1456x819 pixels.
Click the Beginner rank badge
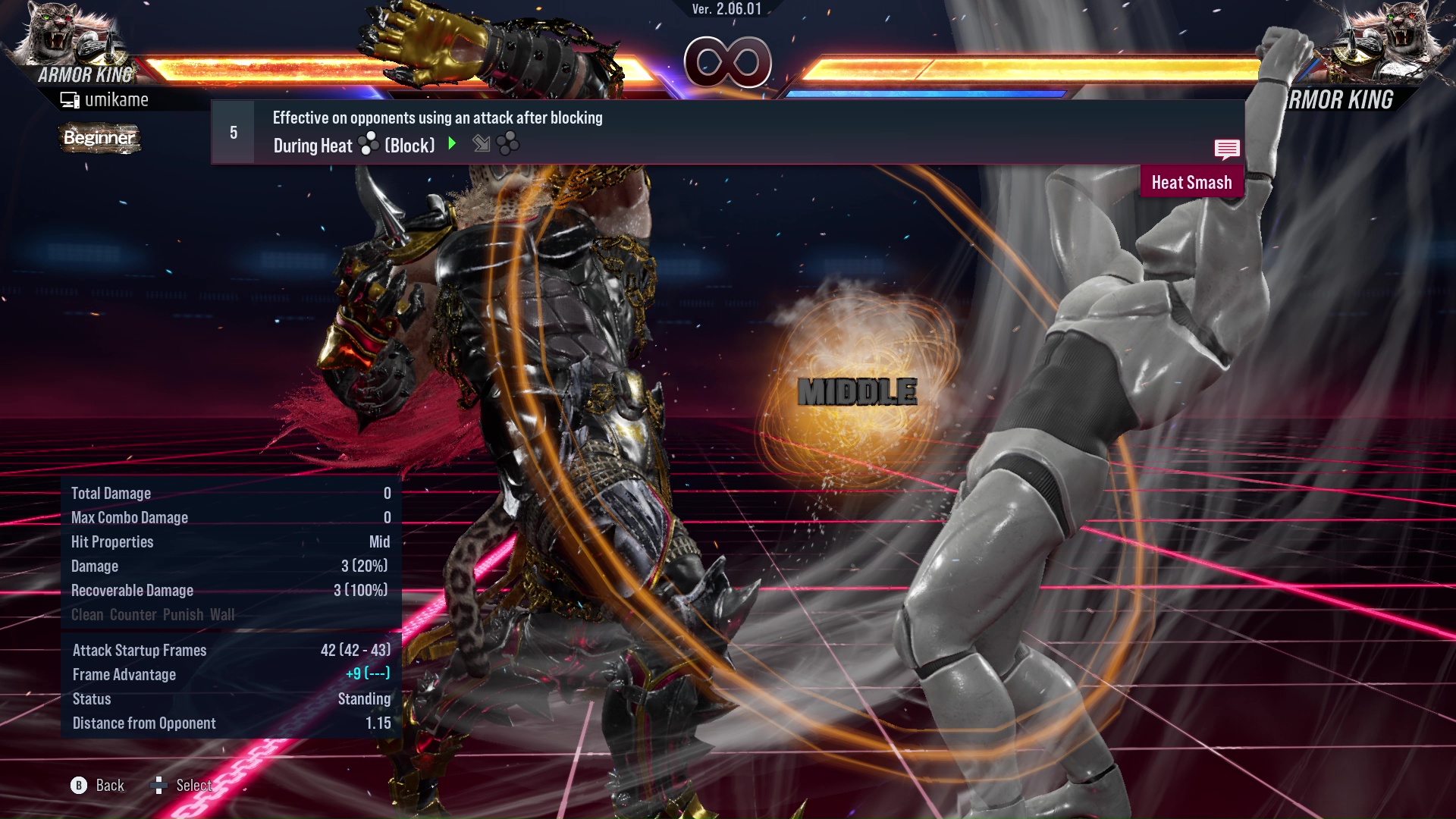[x=99, y=138]
